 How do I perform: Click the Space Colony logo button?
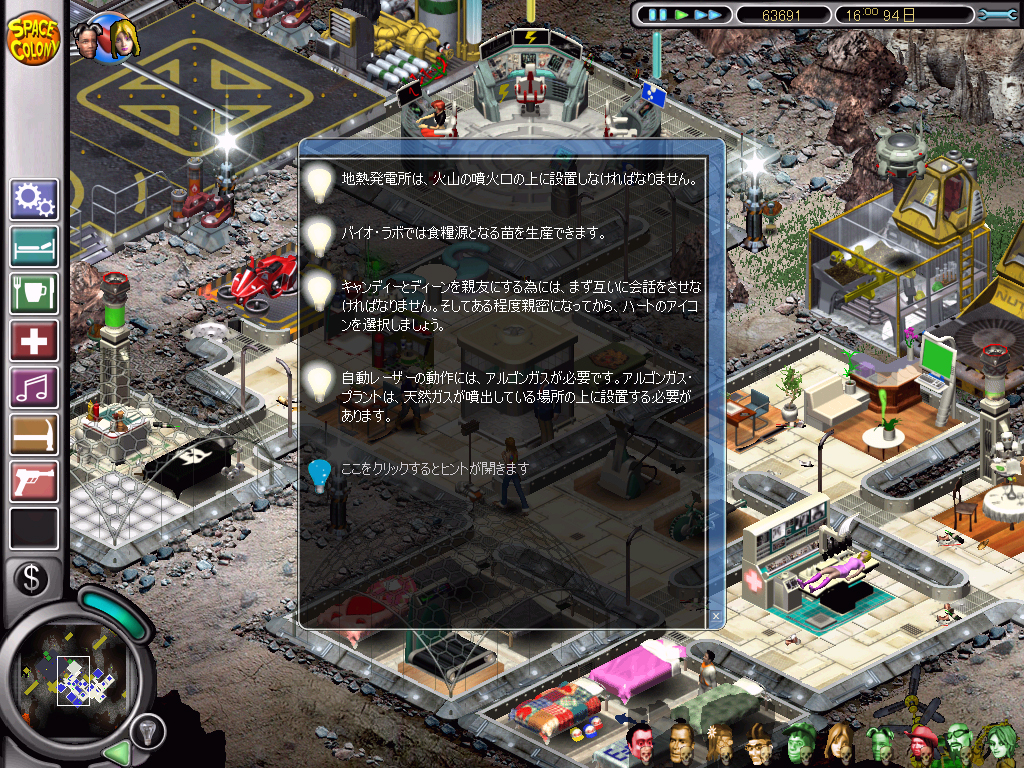(x=34, y=38)
